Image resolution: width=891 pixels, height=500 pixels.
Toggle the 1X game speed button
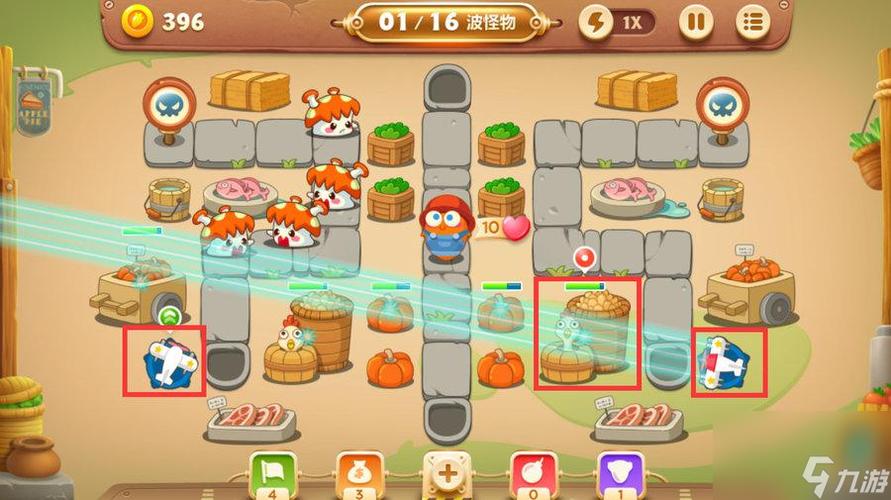pyautogui.click(x=617, y=21)
